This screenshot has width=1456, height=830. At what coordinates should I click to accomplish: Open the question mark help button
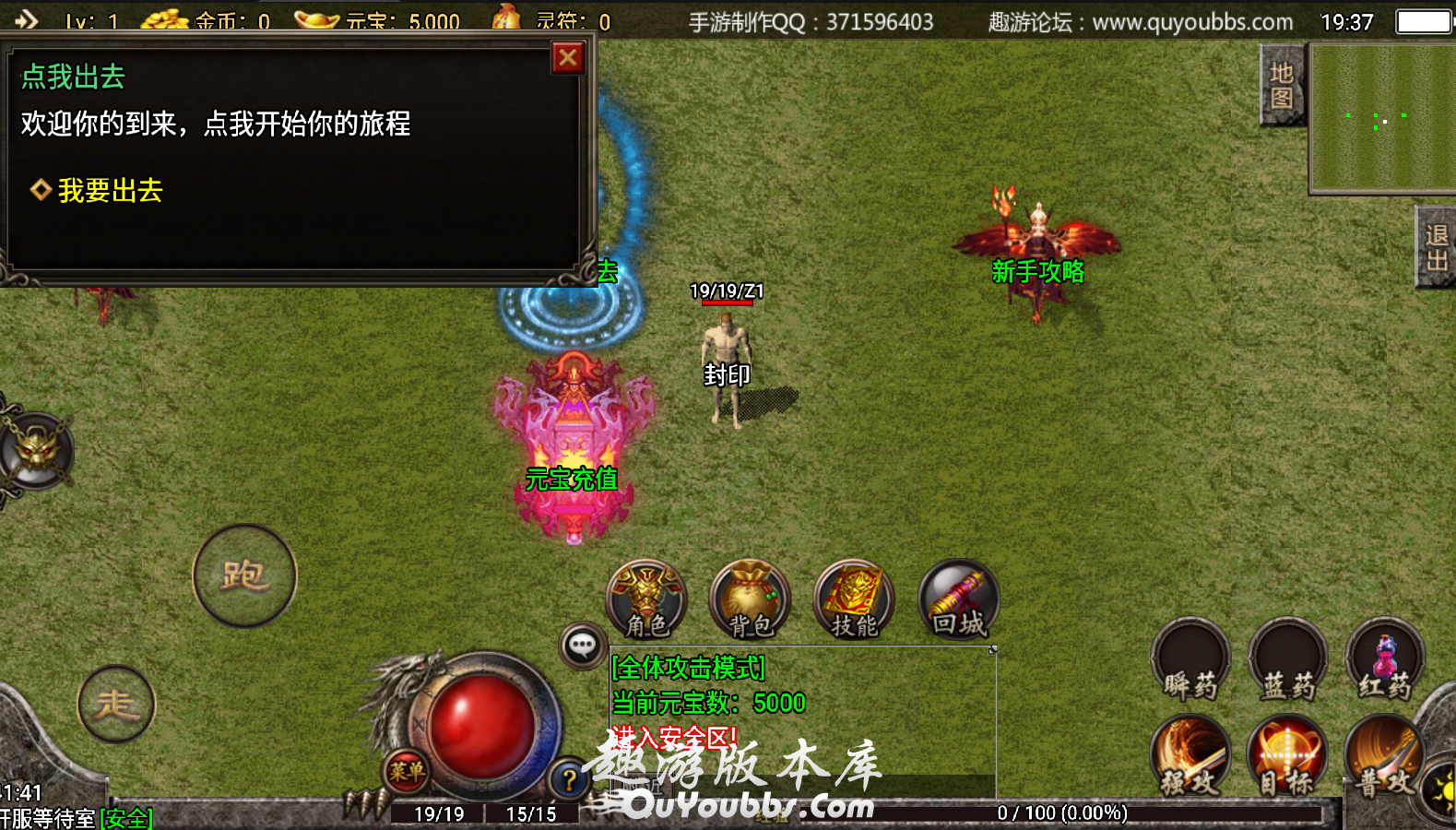[569, 780]
